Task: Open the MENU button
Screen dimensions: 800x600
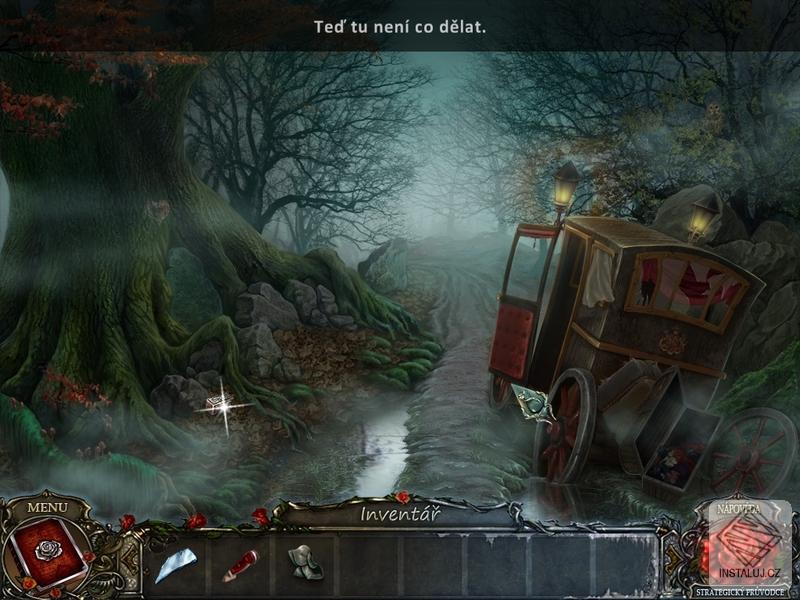Action: (x=46, y=506)
